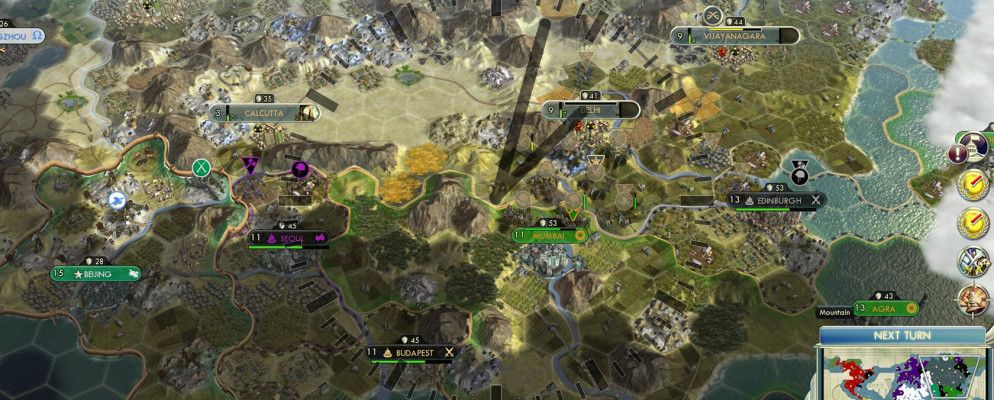Click the Edinburgh city banner
994x400 pixels.
coord(777,200)
